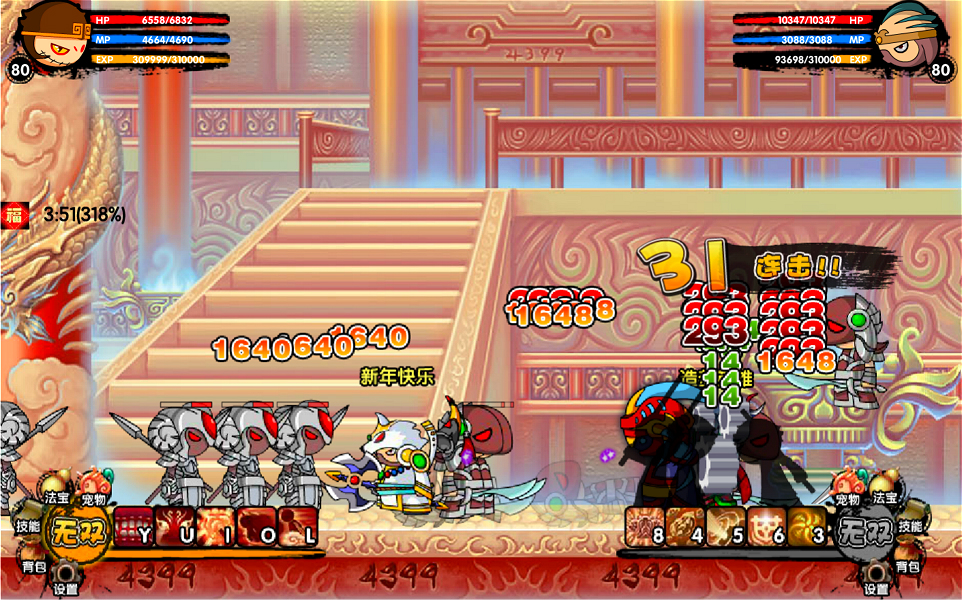Open player one's 技能 skills menu
The height and width of the screenshot is (600, 962).
click(27, 526)
